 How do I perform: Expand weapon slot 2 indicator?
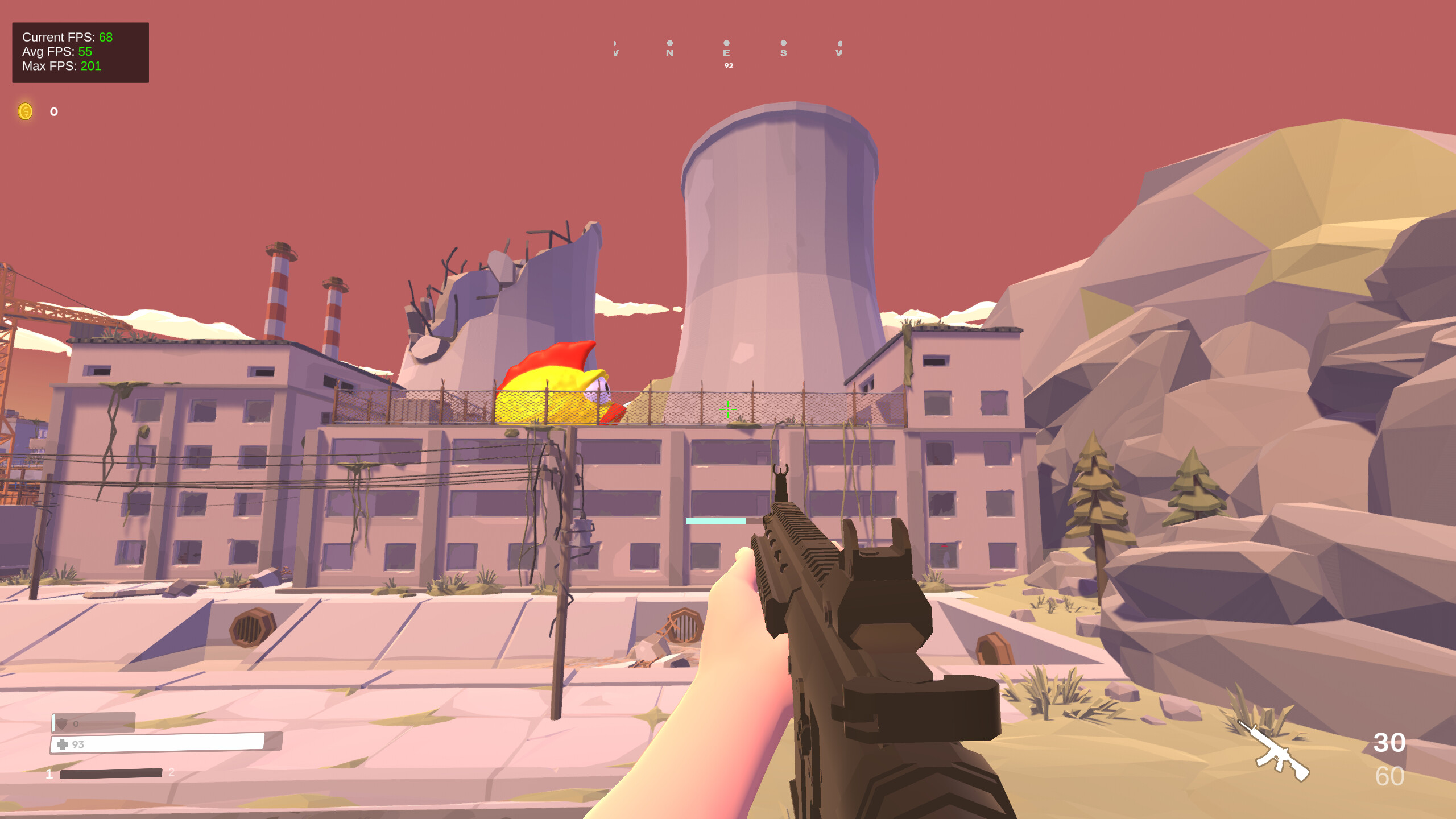click(172, 773)
